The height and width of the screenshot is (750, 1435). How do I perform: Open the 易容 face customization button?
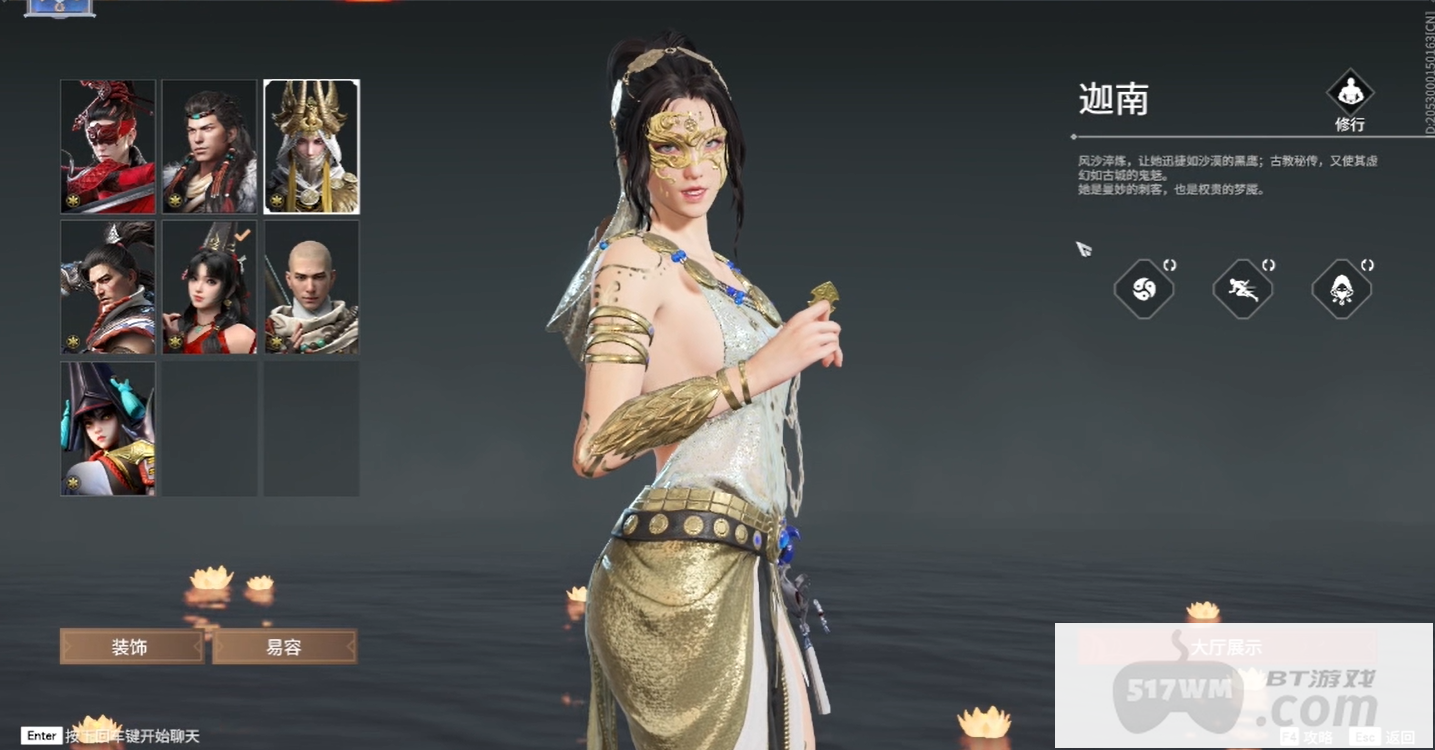285,647
